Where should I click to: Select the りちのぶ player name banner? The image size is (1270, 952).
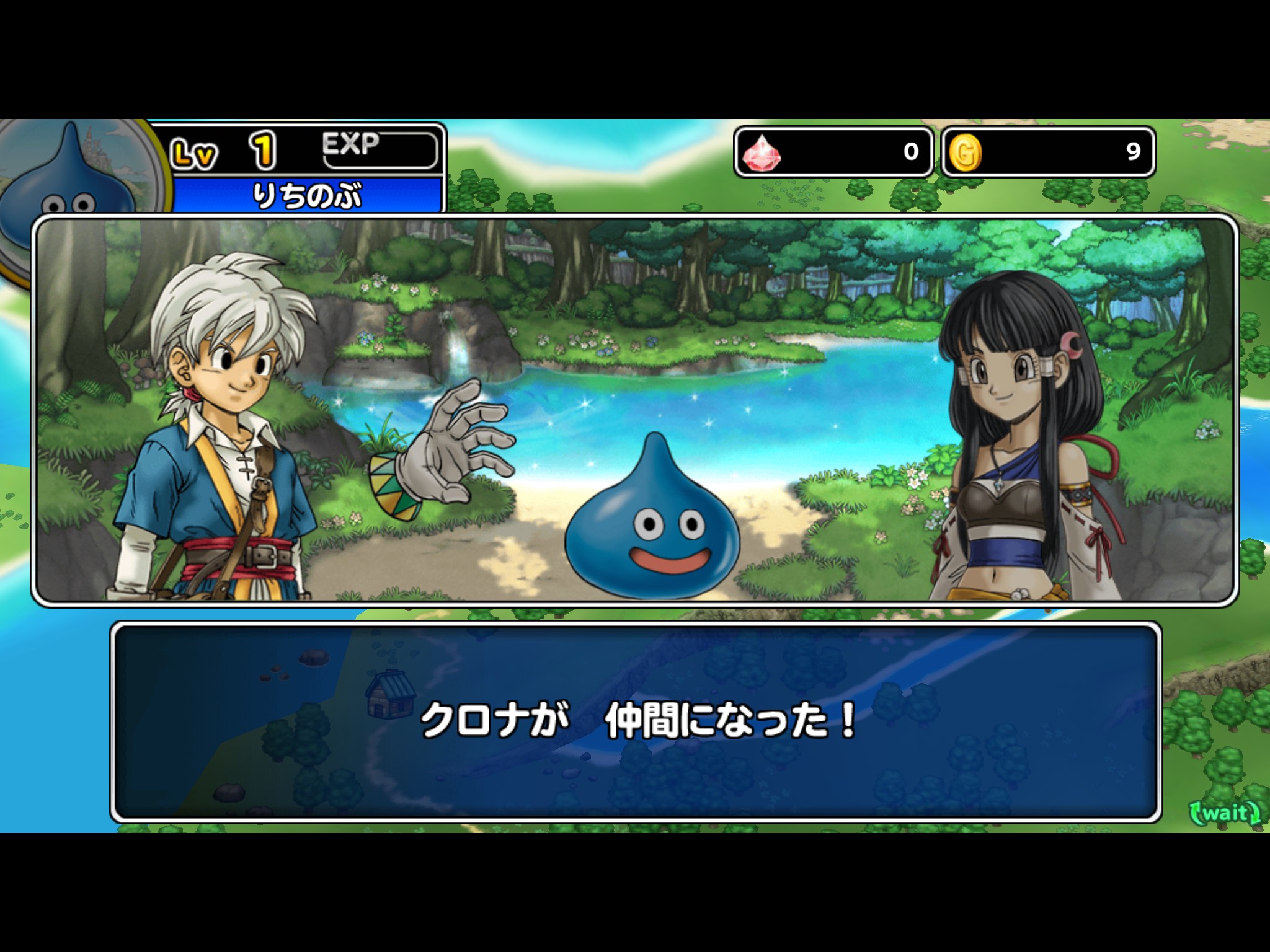(x=308, y=195)
